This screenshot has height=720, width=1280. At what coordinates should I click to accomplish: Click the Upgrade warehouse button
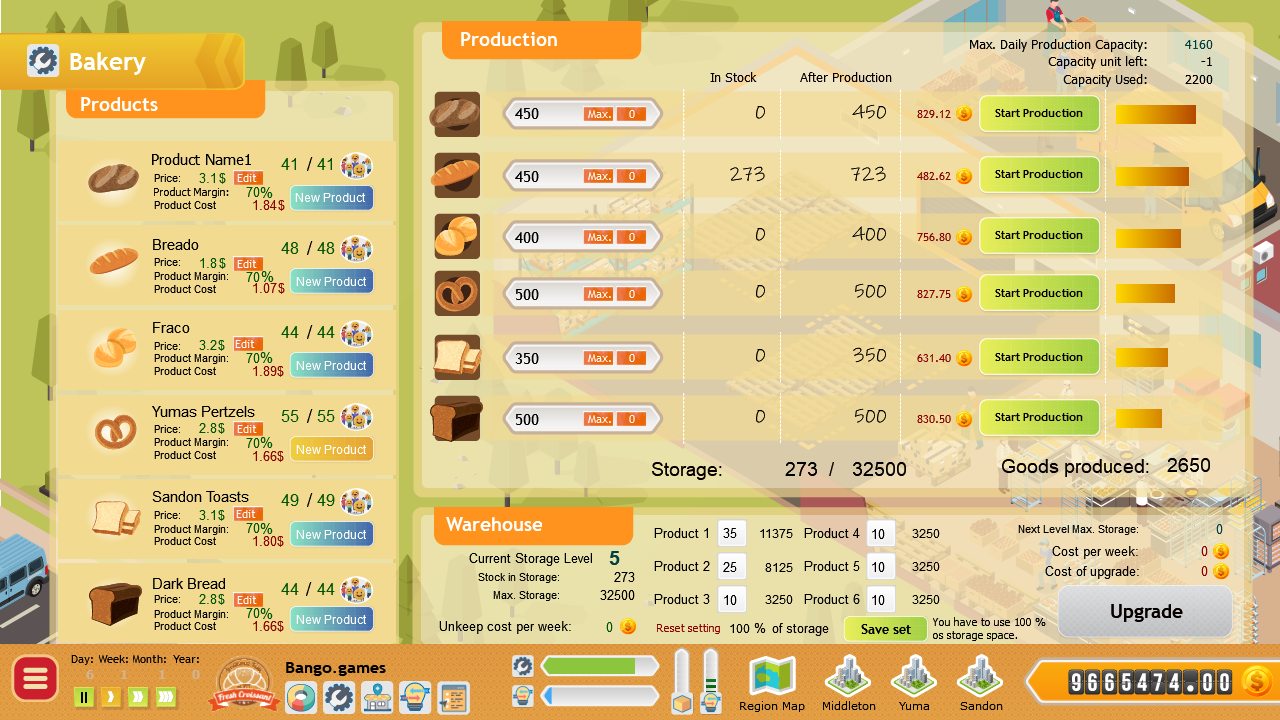[x=1144, y=611]
